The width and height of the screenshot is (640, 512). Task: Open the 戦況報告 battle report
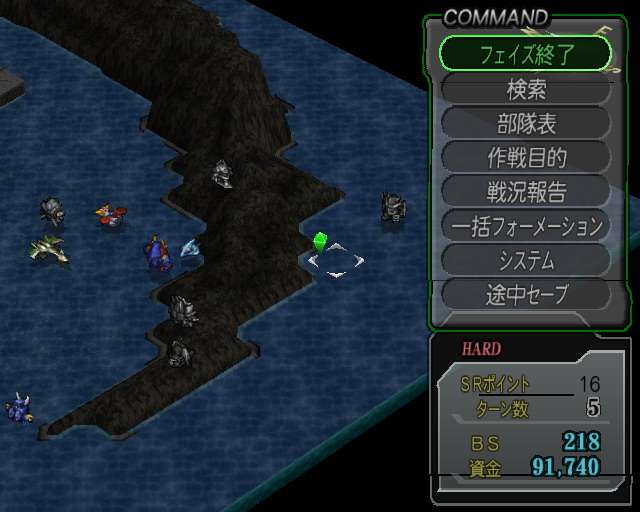click(525, 191)
